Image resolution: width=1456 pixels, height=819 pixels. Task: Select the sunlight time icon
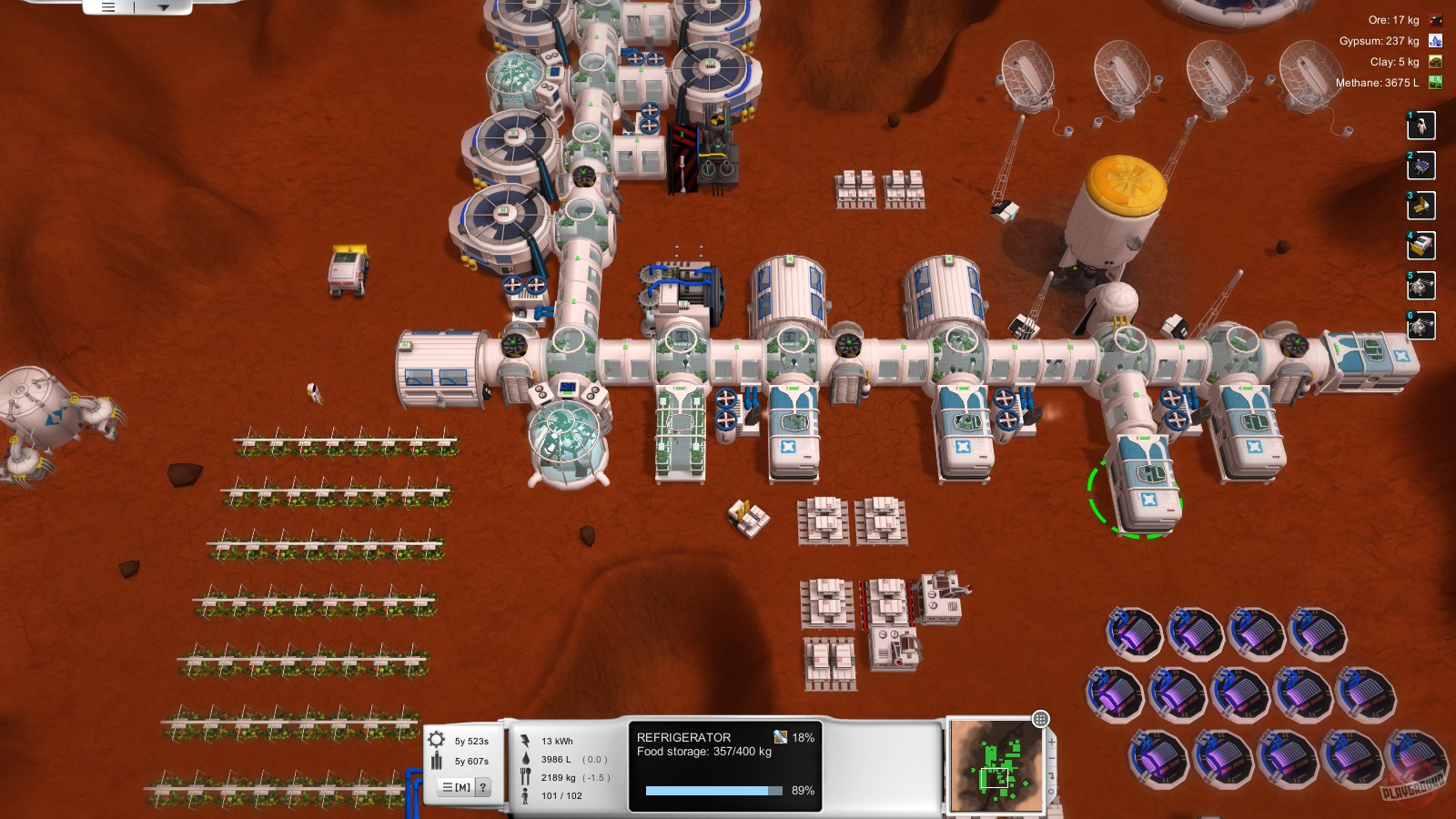(435, 739)
